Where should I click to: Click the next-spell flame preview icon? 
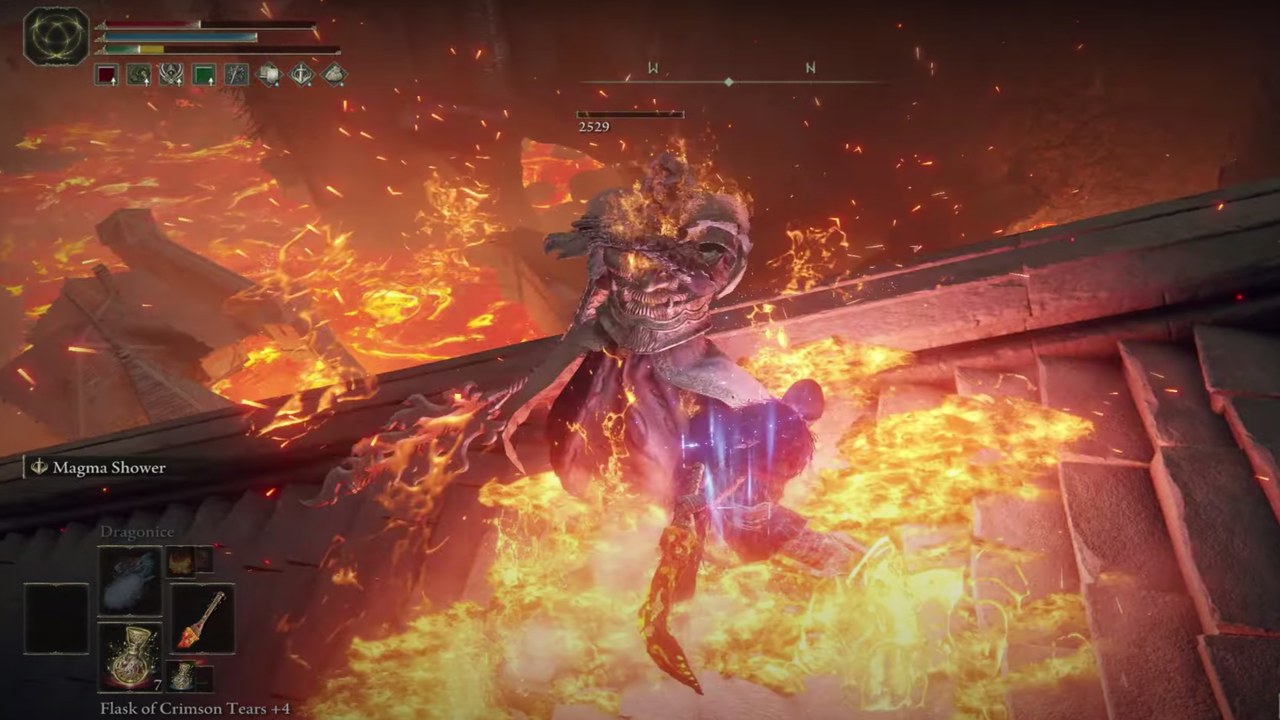click(x=181, y=561)
